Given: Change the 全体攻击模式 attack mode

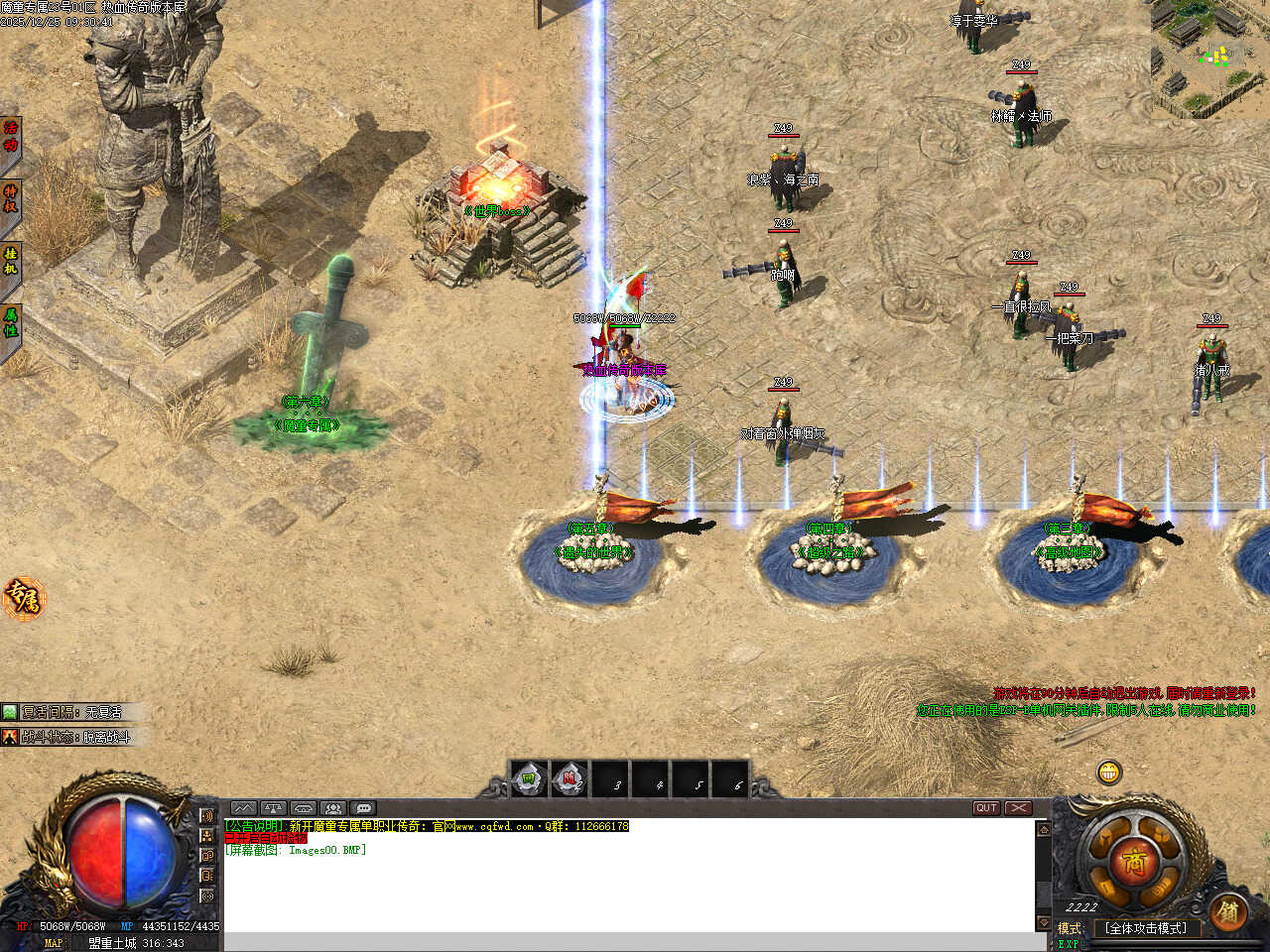Looking at the screenshot, I should pos(1145,928).
